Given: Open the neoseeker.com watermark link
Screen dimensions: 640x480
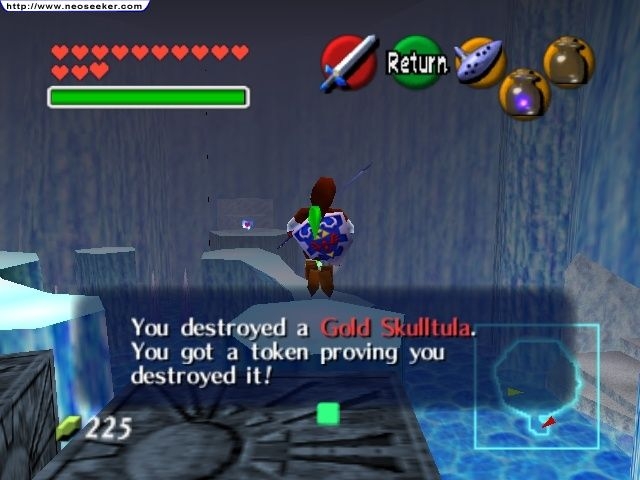Looking at the screenshot, I should point(73,5).
